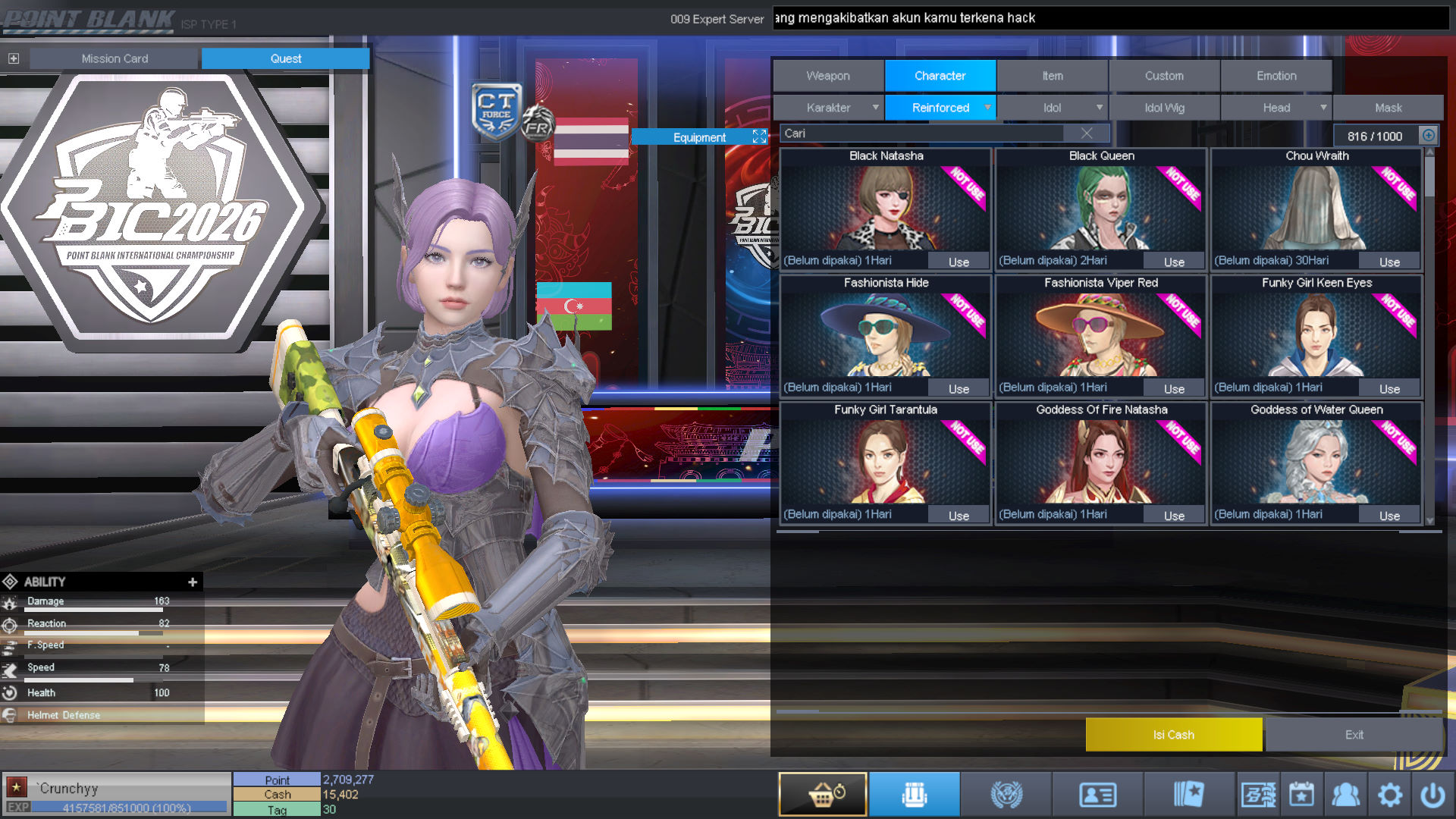Open the Item tab
Viewport: 1456px width, 819px height.
coord(1052,76)
